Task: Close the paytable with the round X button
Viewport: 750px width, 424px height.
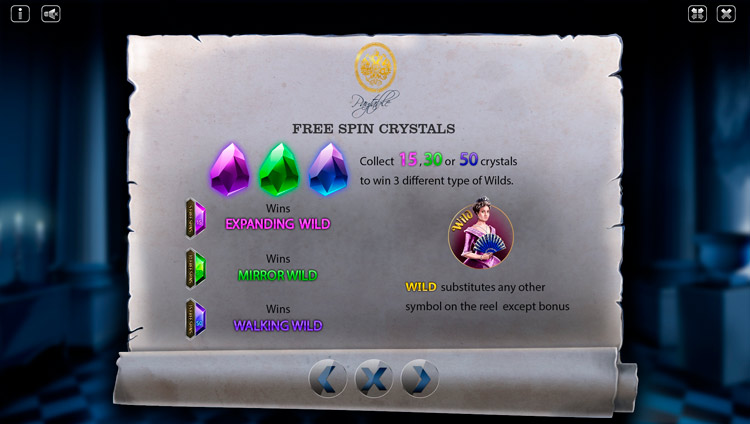Action: pyautogui.click(x=374, y=378)
